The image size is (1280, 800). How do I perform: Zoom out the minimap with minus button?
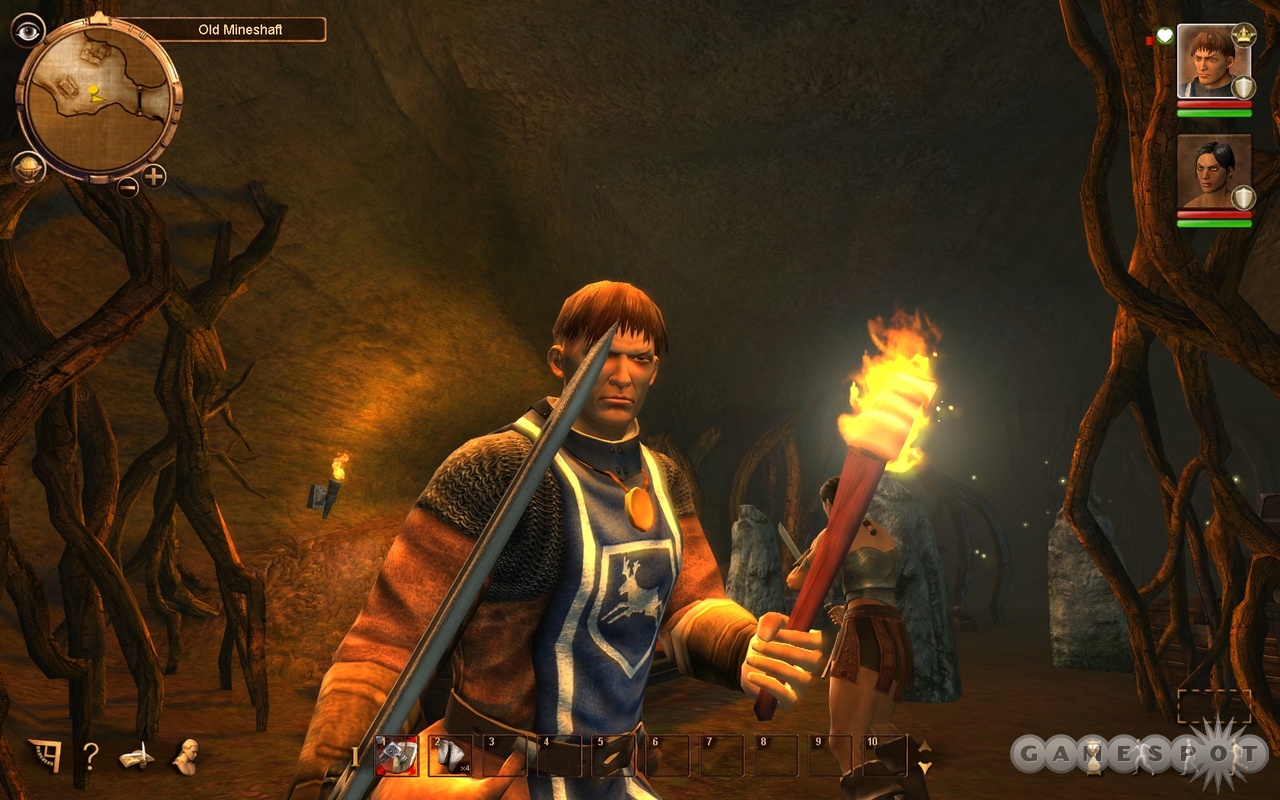click(x=128, y=186)
